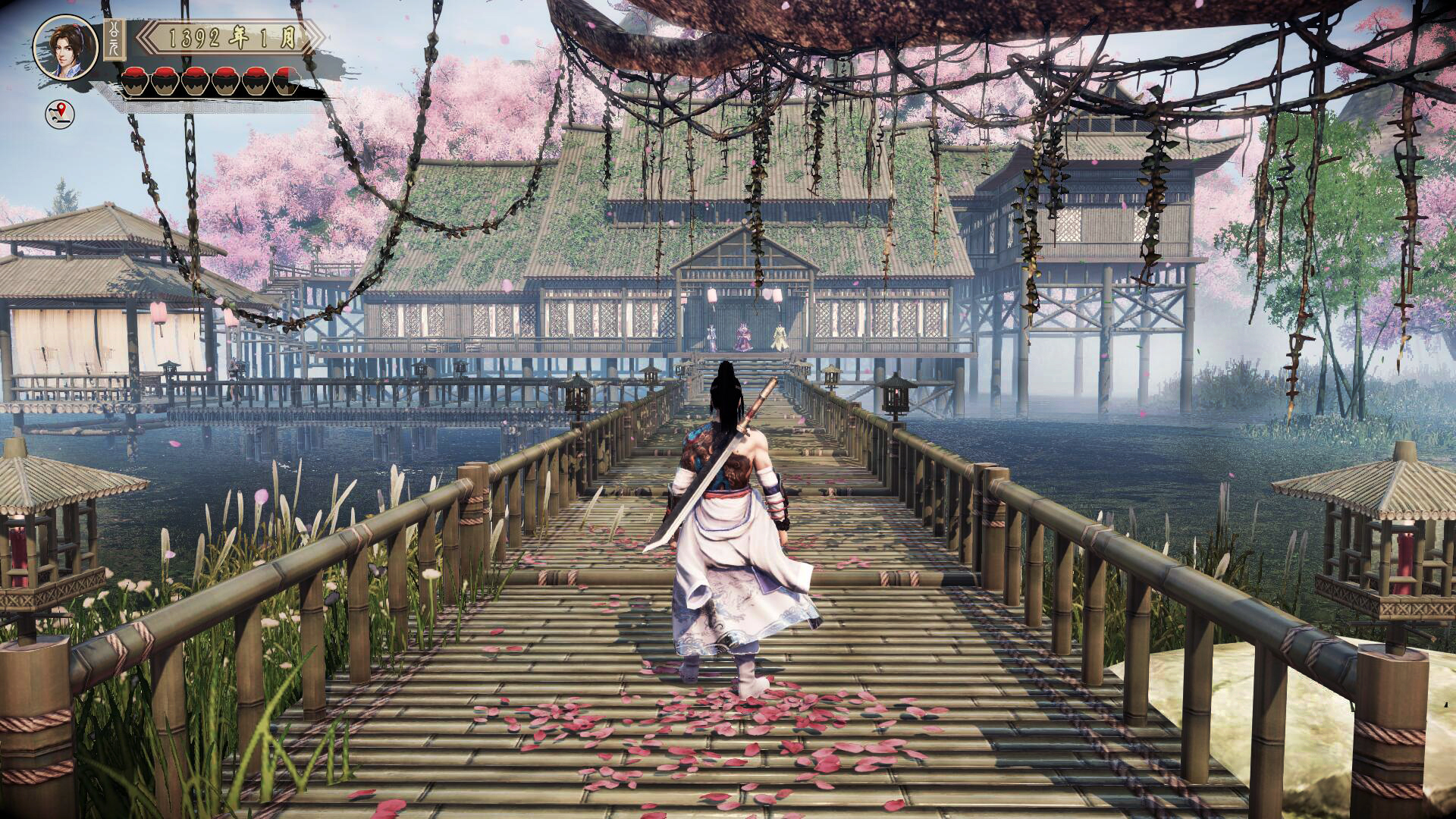
Task: Click the vertical seal emblem beside the date
Action: tap(115, 39)
